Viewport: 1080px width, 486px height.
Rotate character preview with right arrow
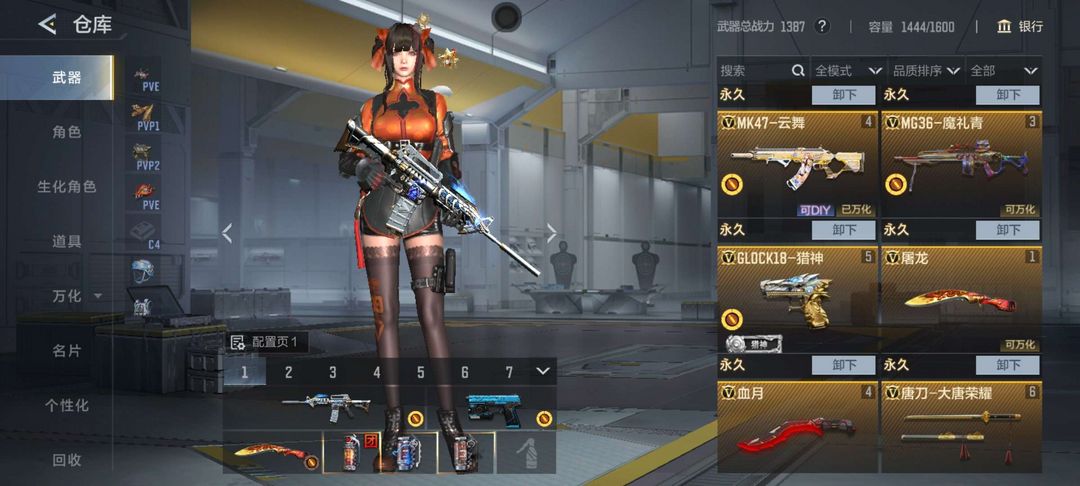[x=551, y=233]
